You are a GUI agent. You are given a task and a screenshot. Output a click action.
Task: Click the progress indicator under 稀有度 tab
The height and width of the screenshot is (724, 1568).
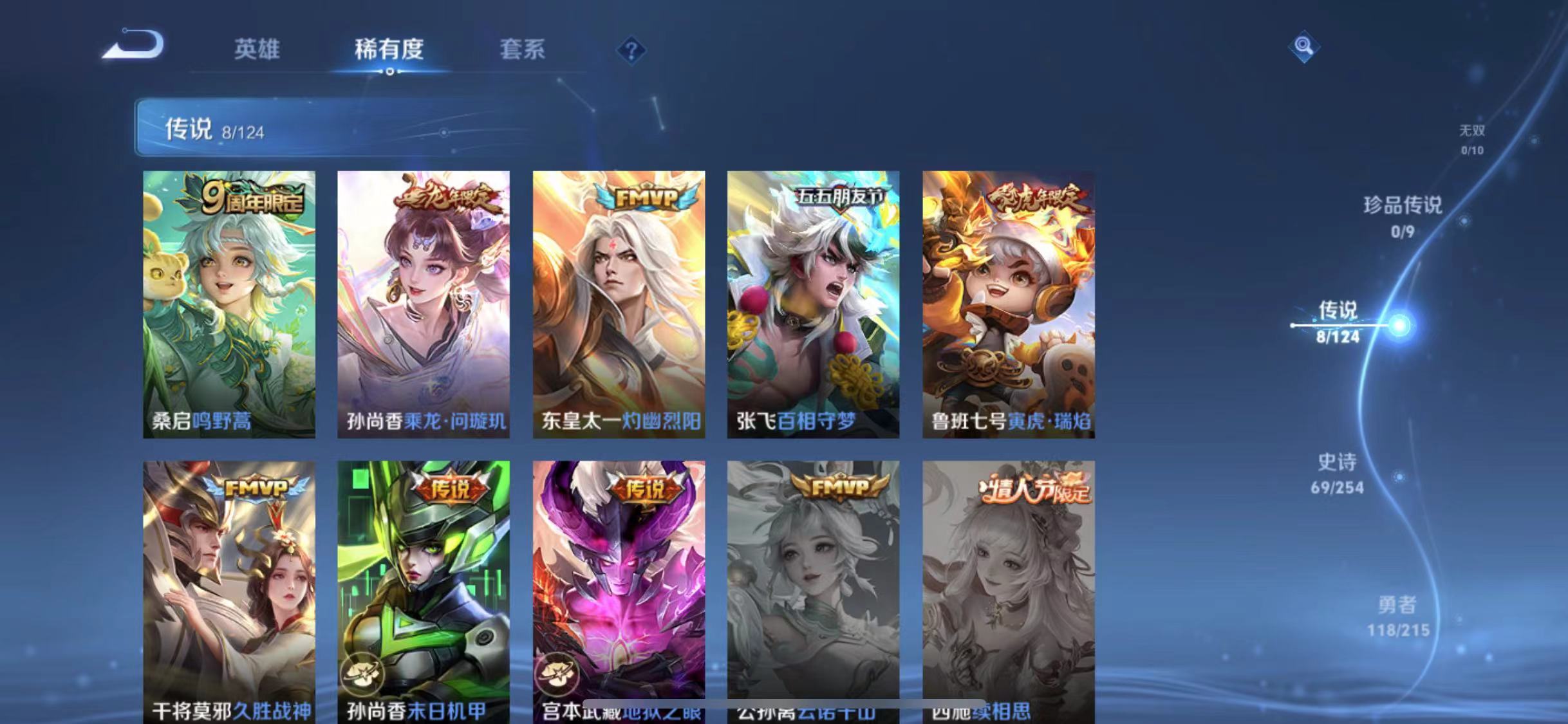389,73
